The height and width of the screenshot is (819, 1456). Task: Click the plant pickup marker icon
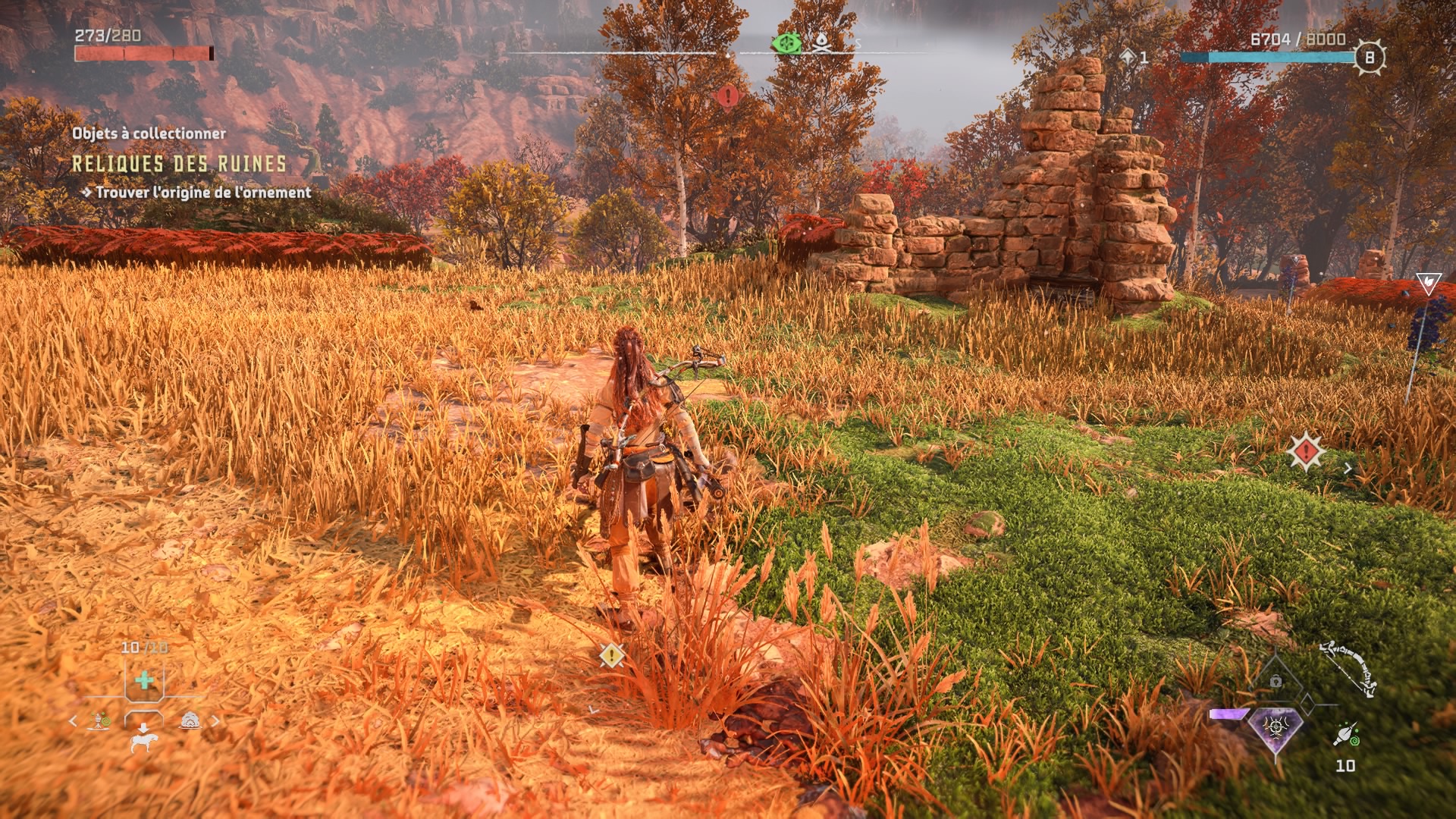(1428, 283)
